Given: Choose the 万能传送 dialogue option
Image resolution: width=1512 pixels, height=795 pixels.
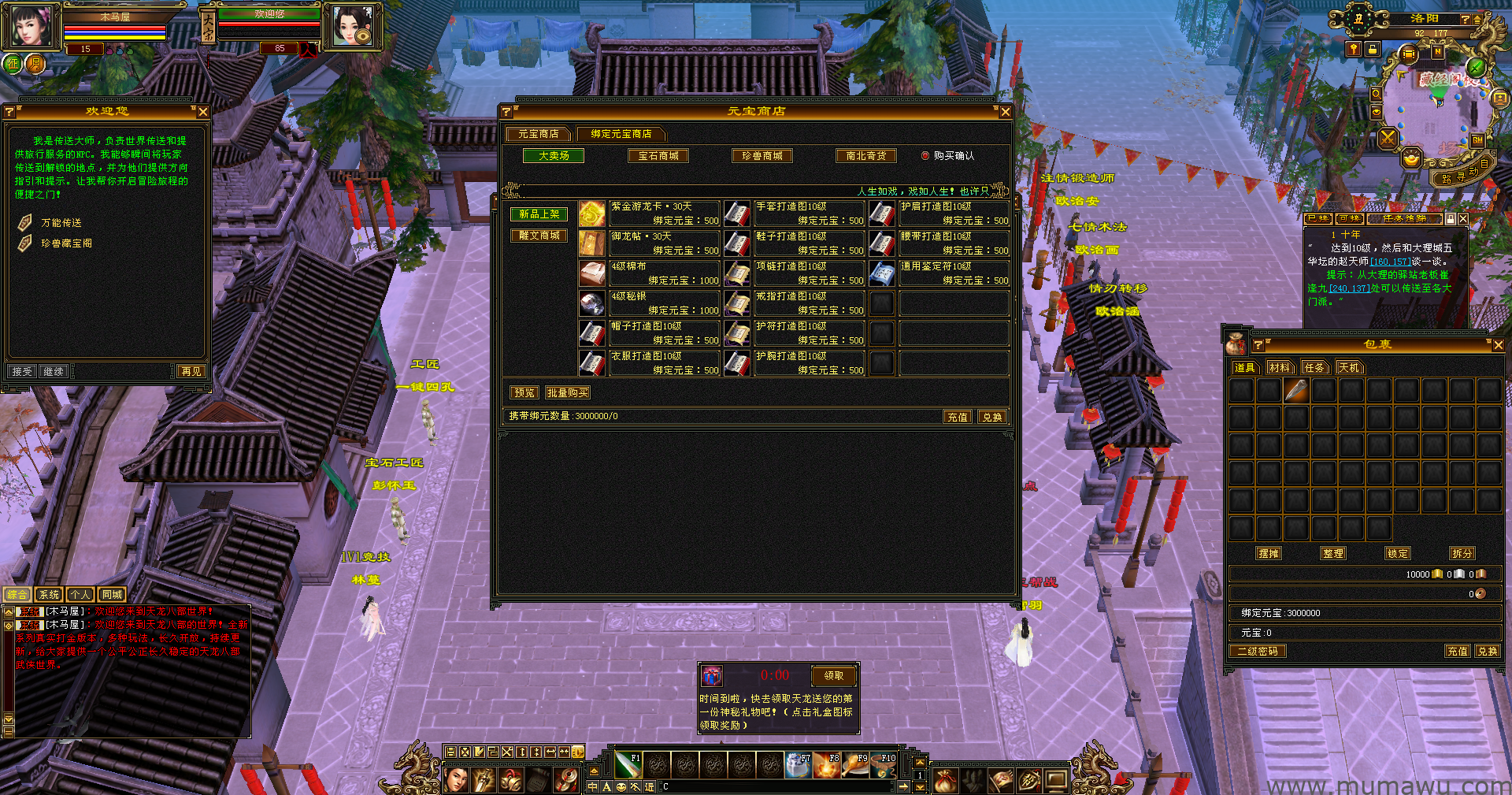Looking at the screenshot, I should tap(61, 223).
